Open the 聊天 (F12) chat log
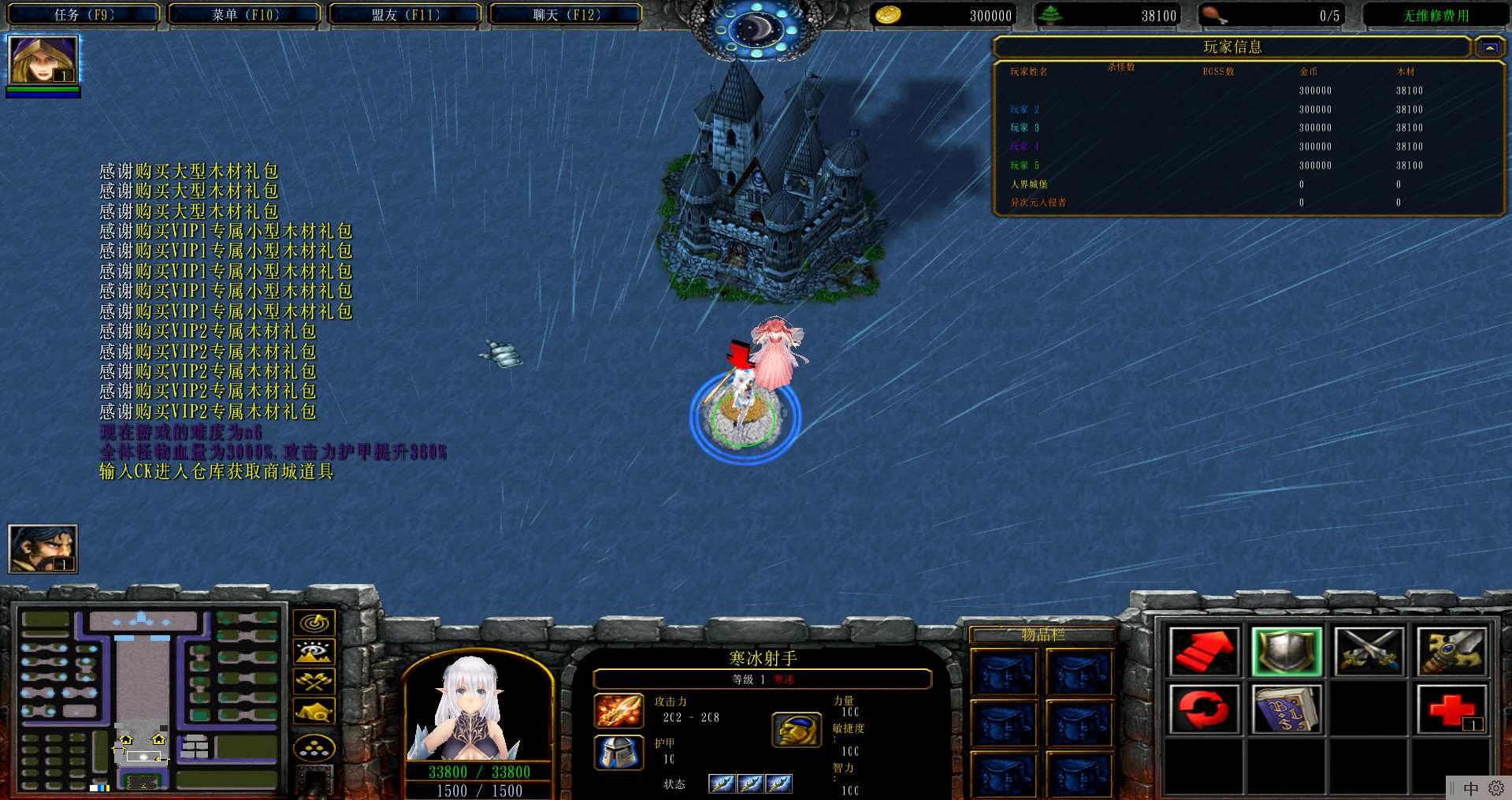The width and height of the screenshot is (1512, 800). point(566,14)
